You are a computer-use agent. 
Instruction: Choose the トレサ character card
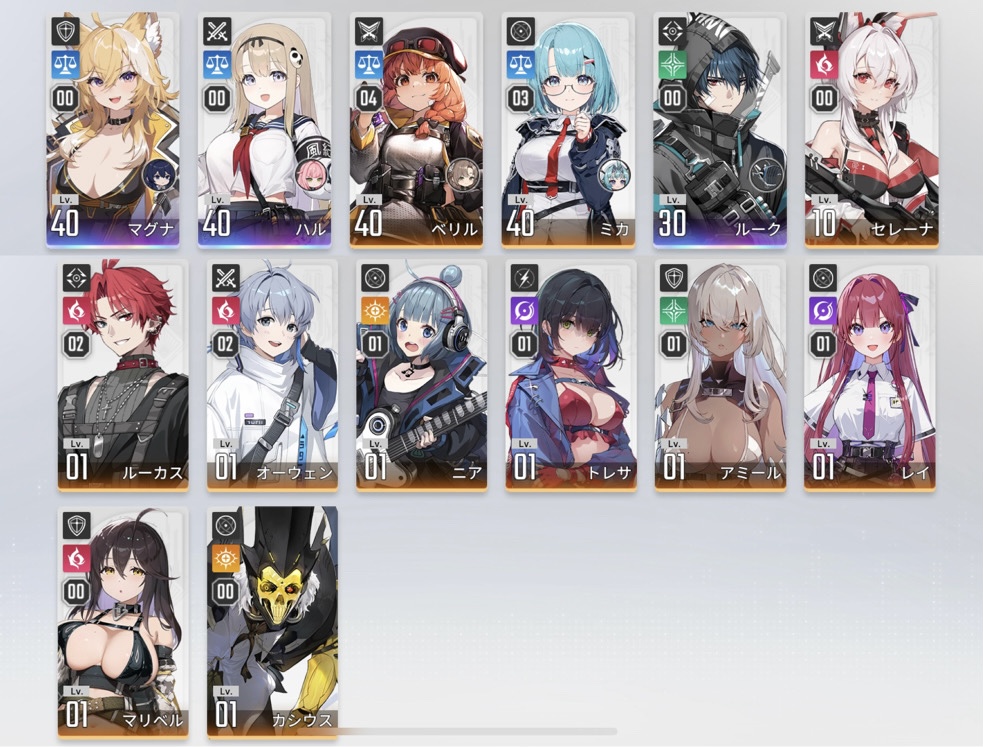[x=571, y=376]
